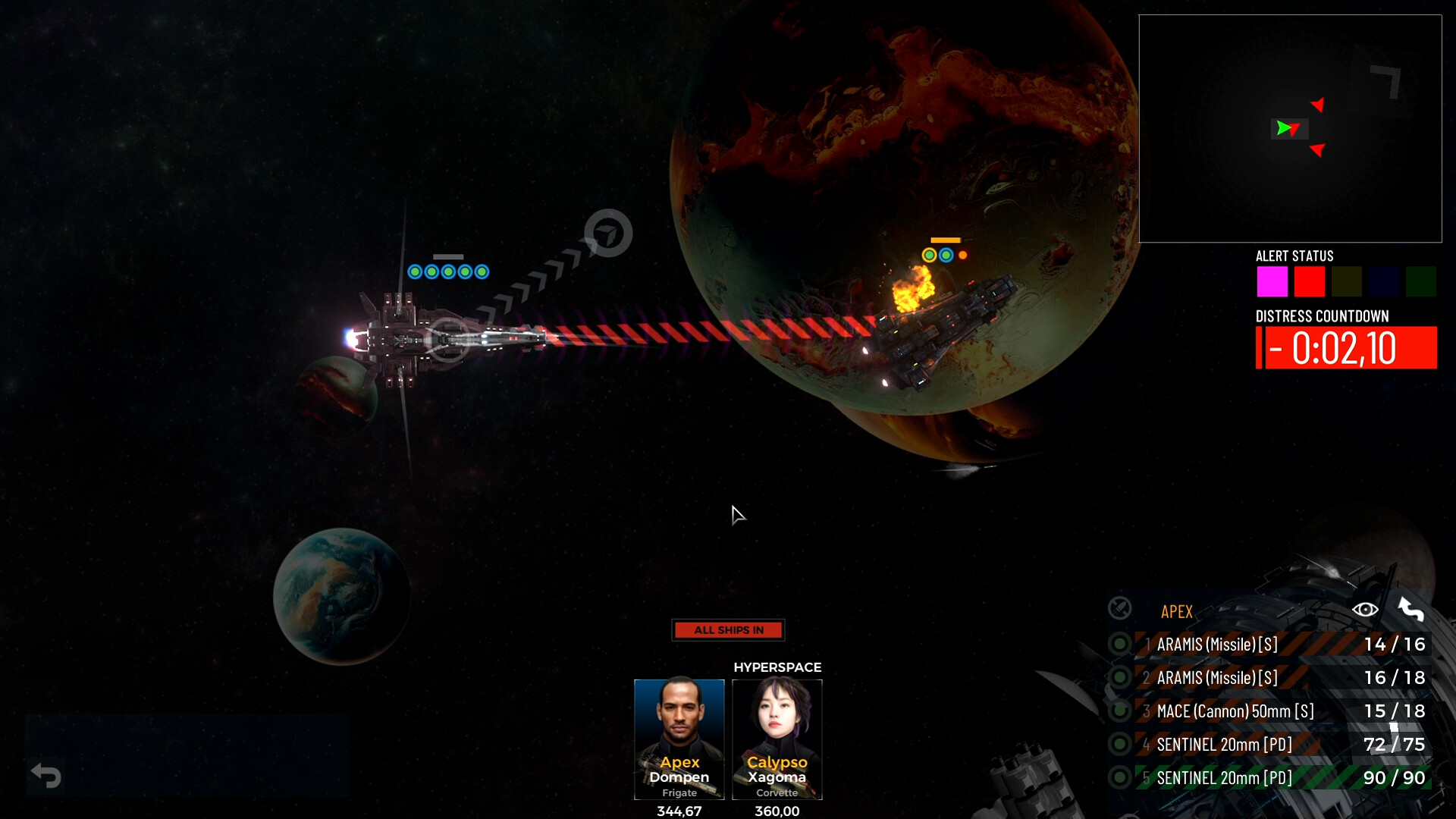This screenshot has width=1456, height=819.
Task: Click the tactical minimap
Action: click(1289, 129)
